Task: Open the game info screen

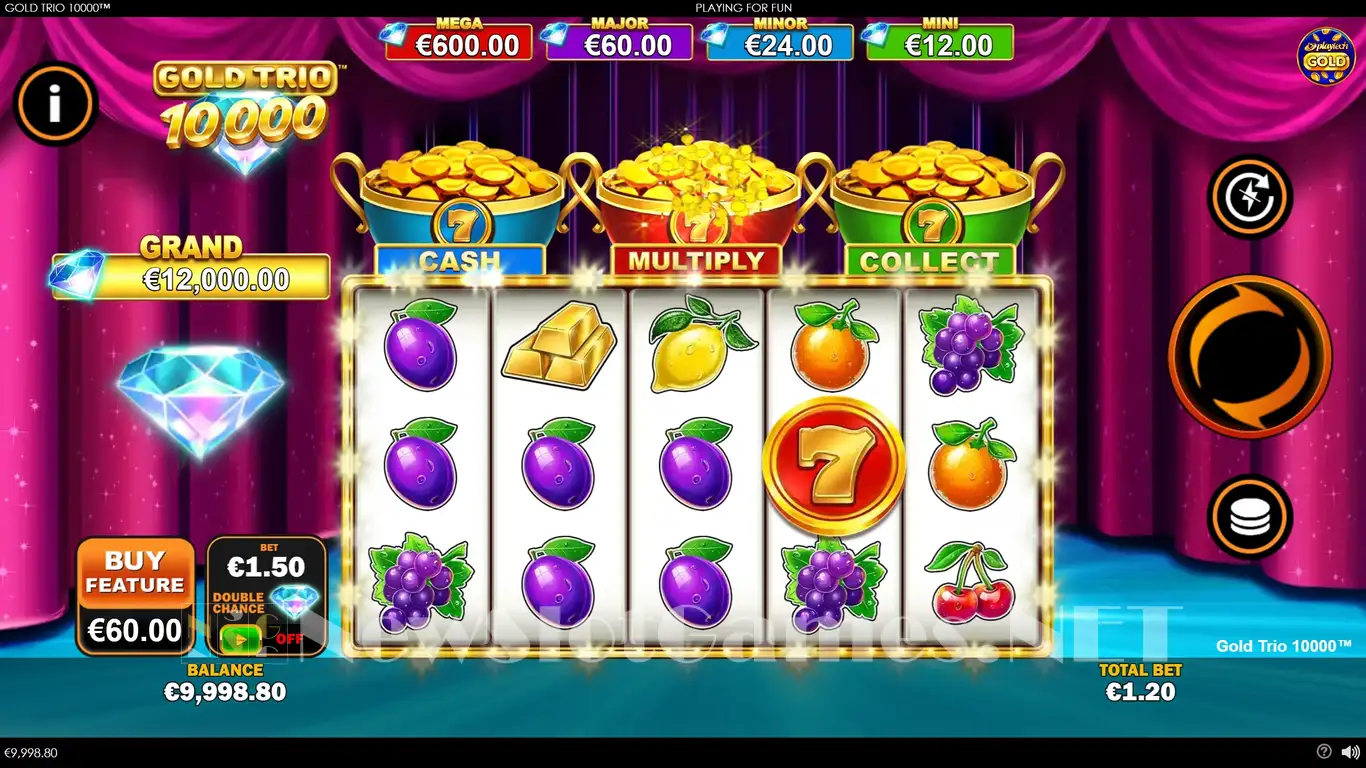Action: tap(55, 104)
